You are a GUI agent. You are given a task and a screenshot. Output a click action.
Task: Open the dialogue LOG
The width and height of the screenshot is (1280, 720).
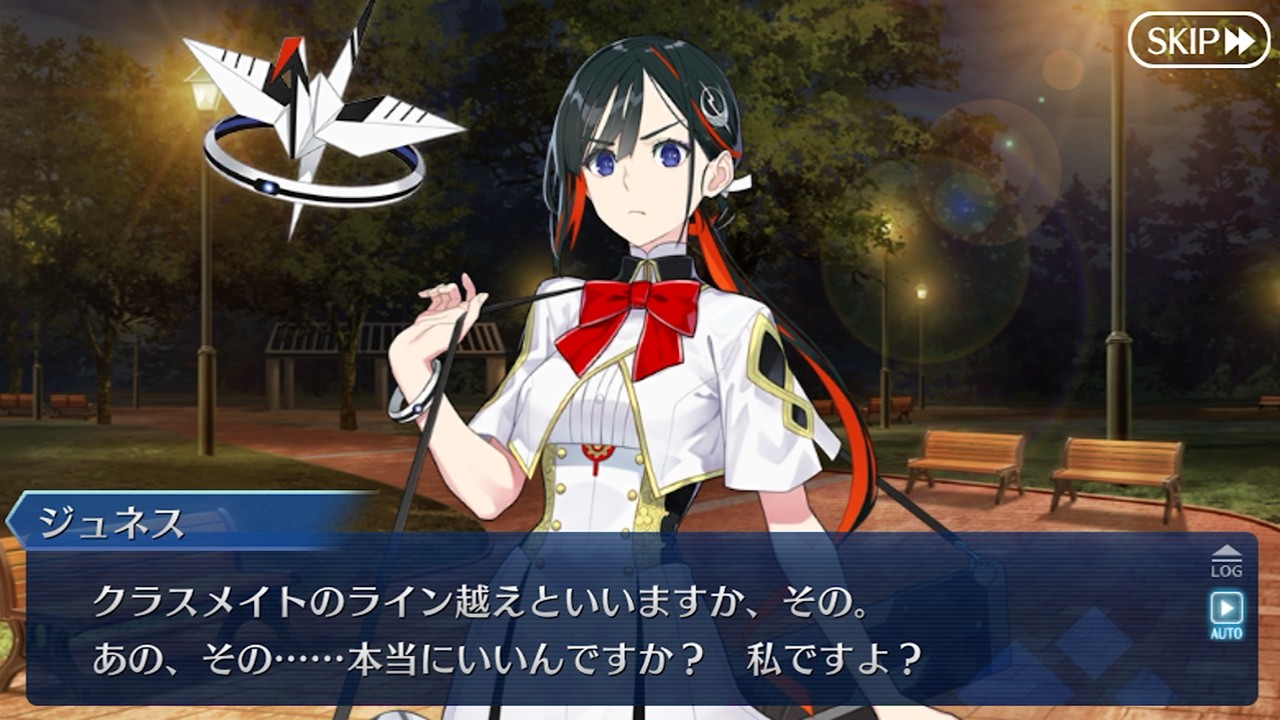point(1226,562)
